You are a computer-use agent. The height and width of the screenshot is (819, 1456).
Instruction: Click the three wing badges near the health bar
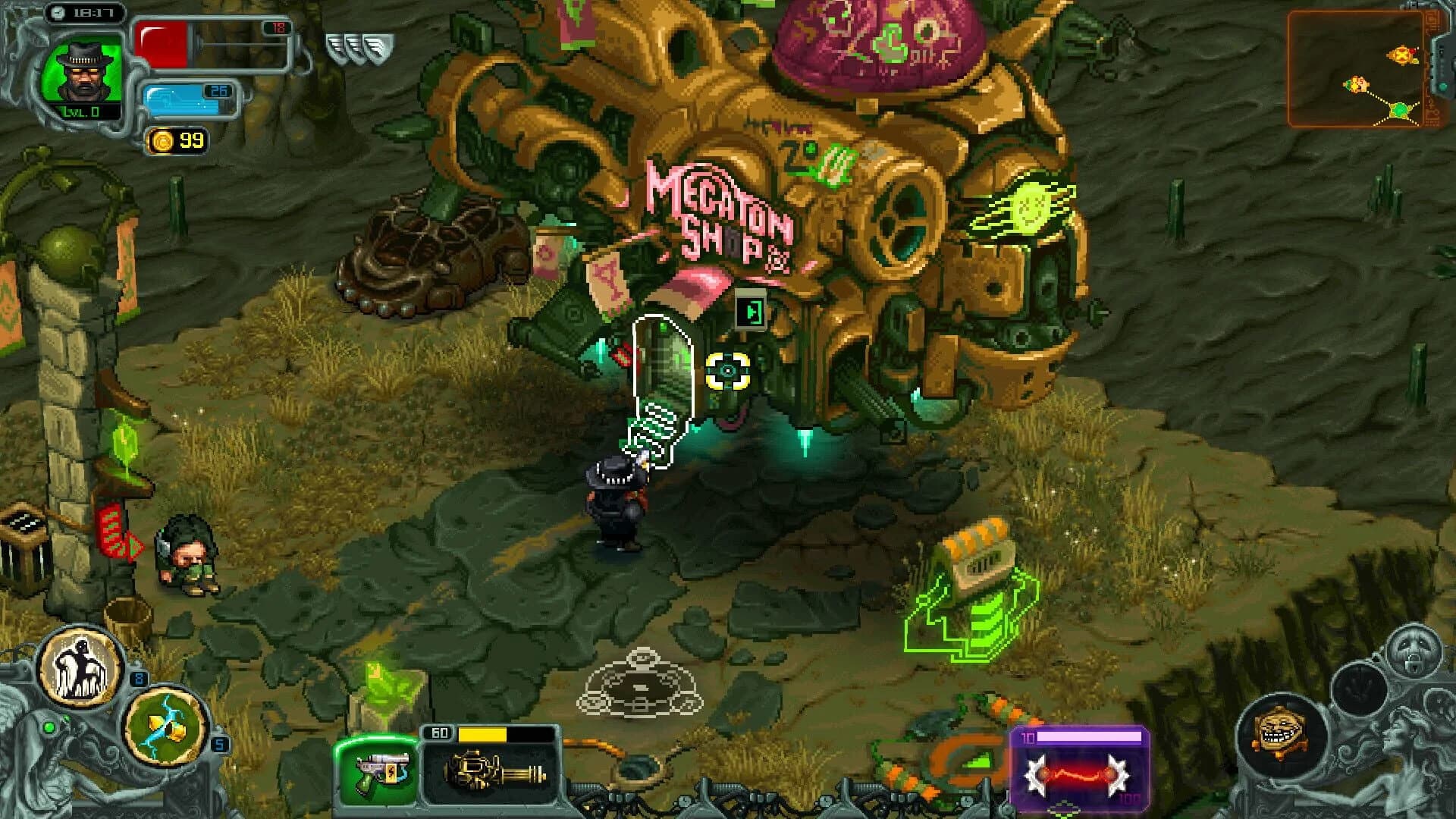357,45
